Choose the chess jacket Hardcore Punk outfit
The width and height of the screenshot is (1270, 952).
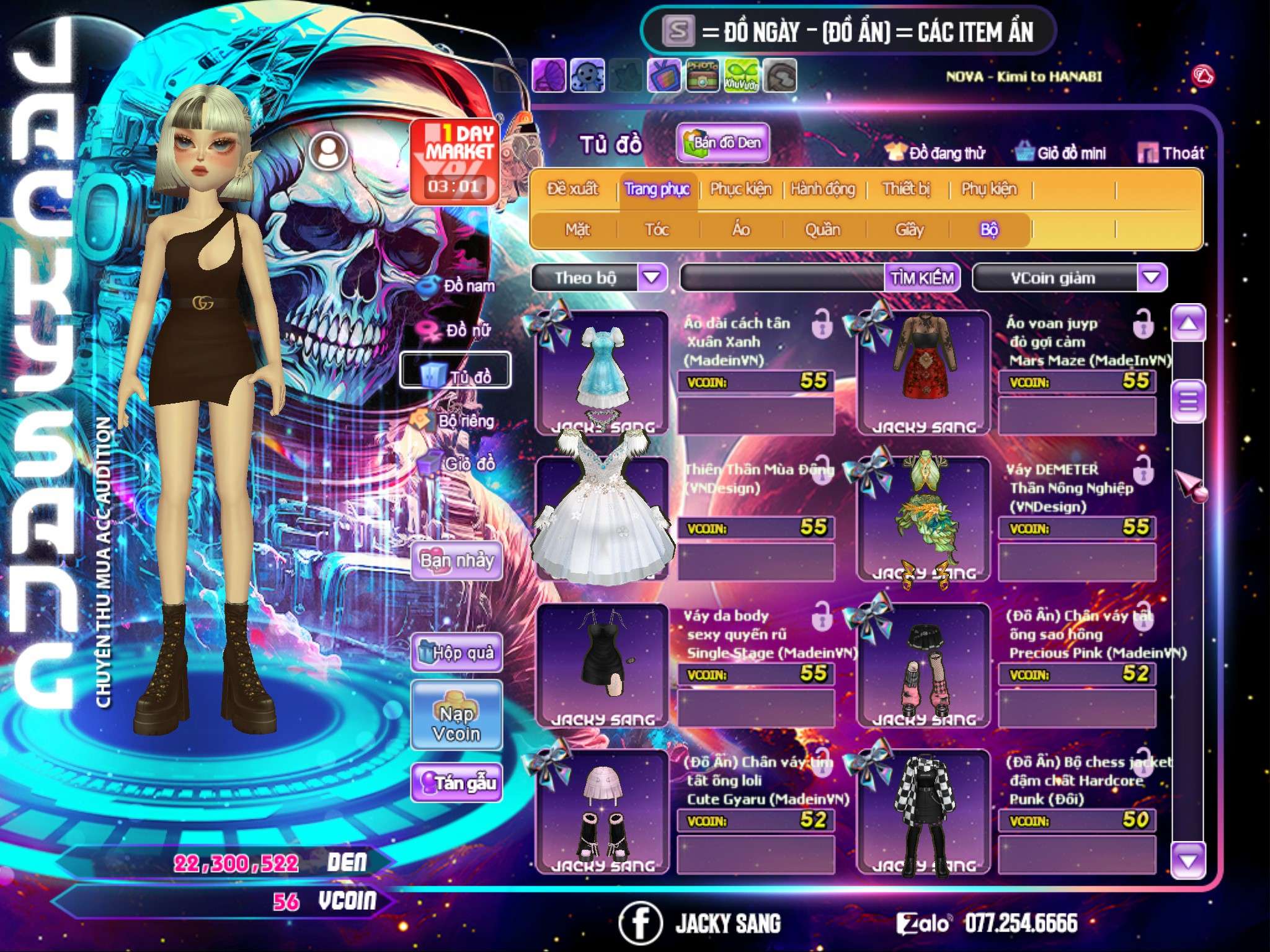pos(923,811)
